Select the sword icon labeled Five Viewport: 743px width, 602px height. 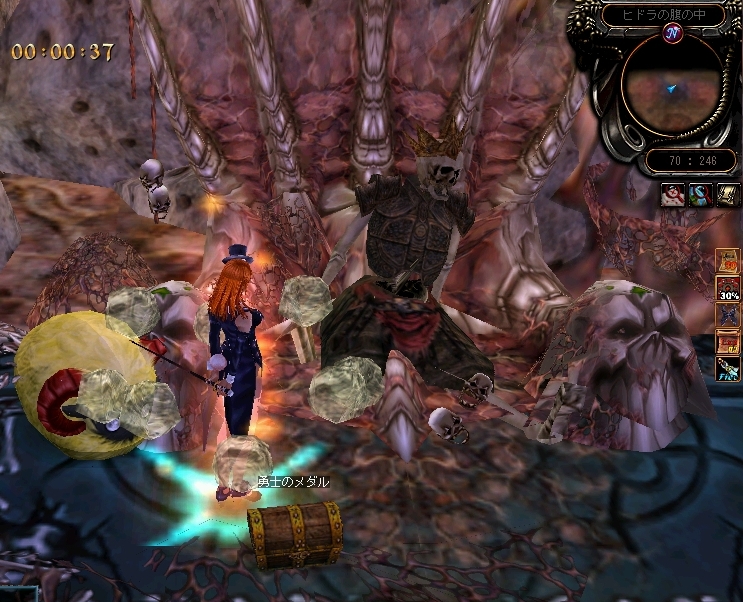[x=727, y=370]
